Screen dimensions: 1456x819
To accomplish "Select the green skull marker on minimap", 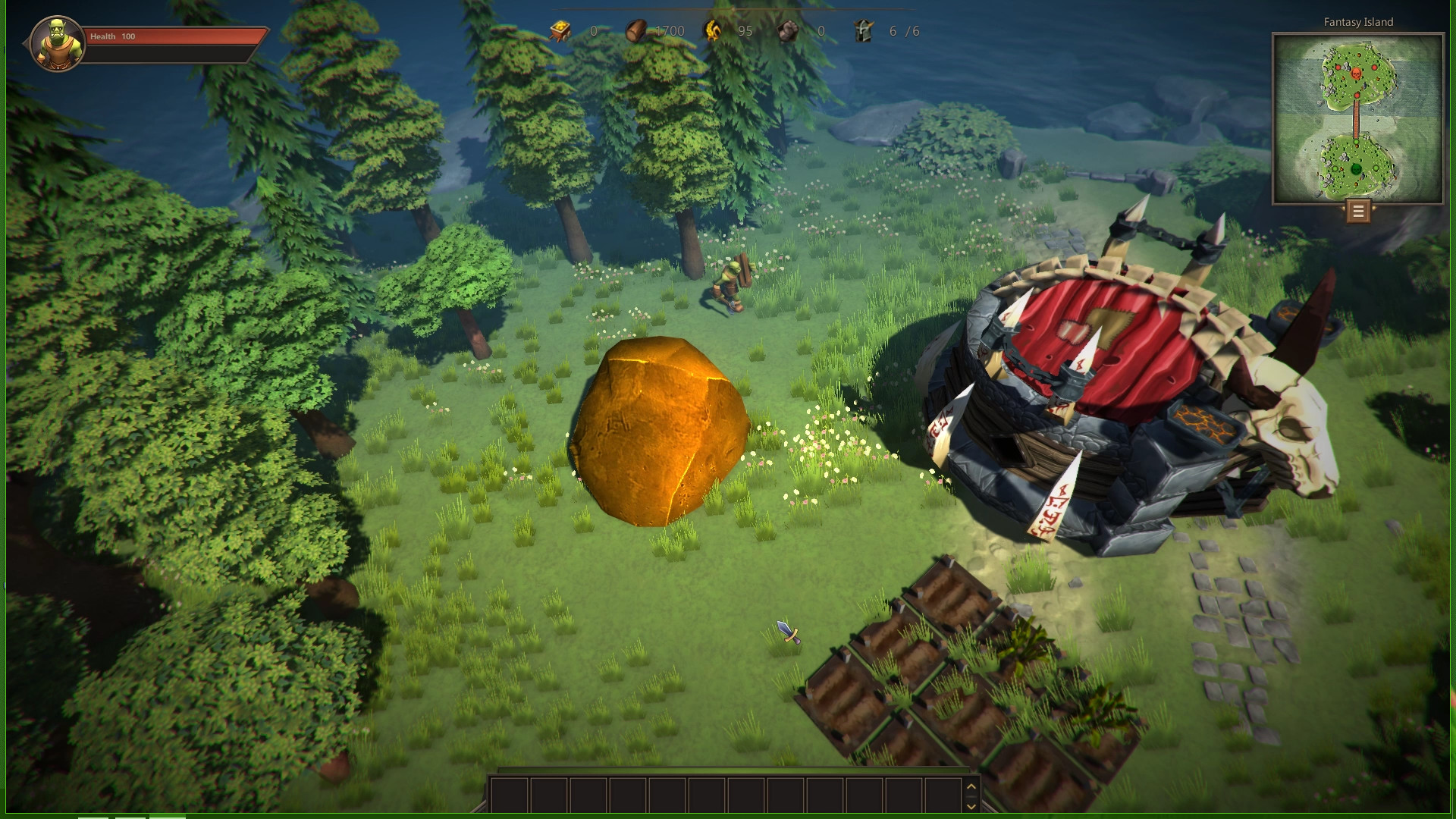I will point(1356,168).
